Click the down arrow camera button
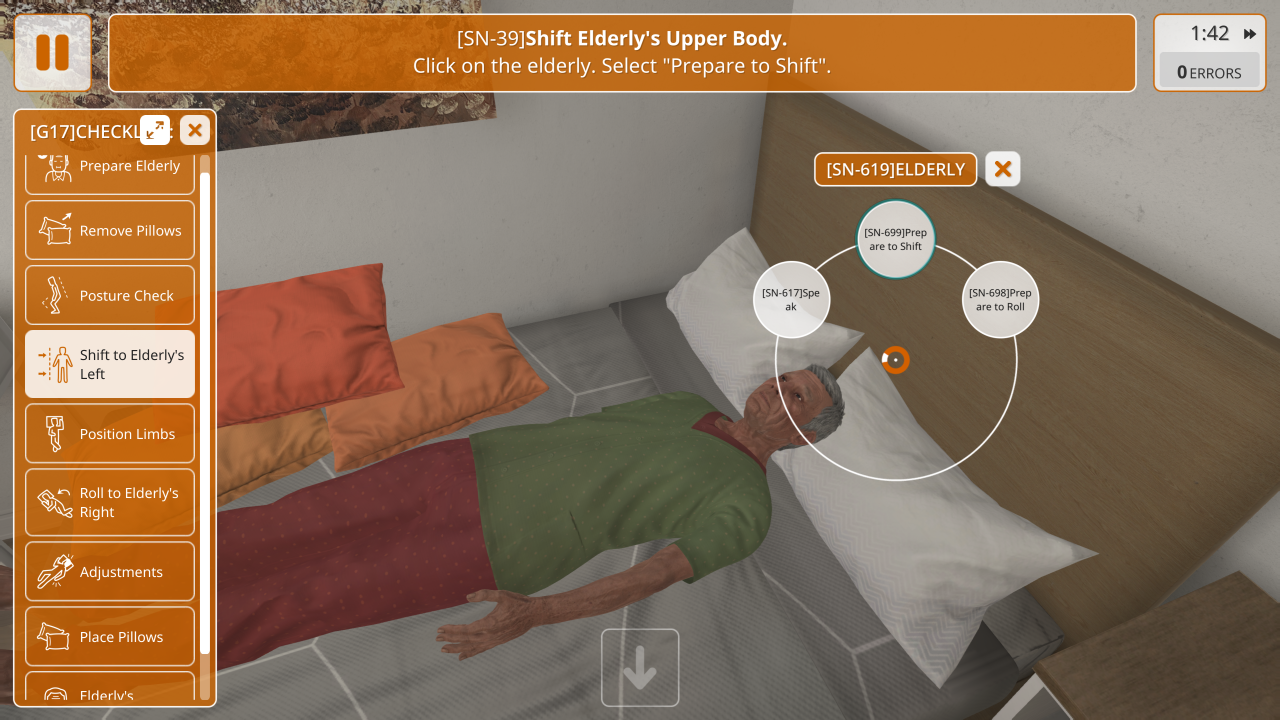This screenshot has height=720, width=1280. [640, 667]
